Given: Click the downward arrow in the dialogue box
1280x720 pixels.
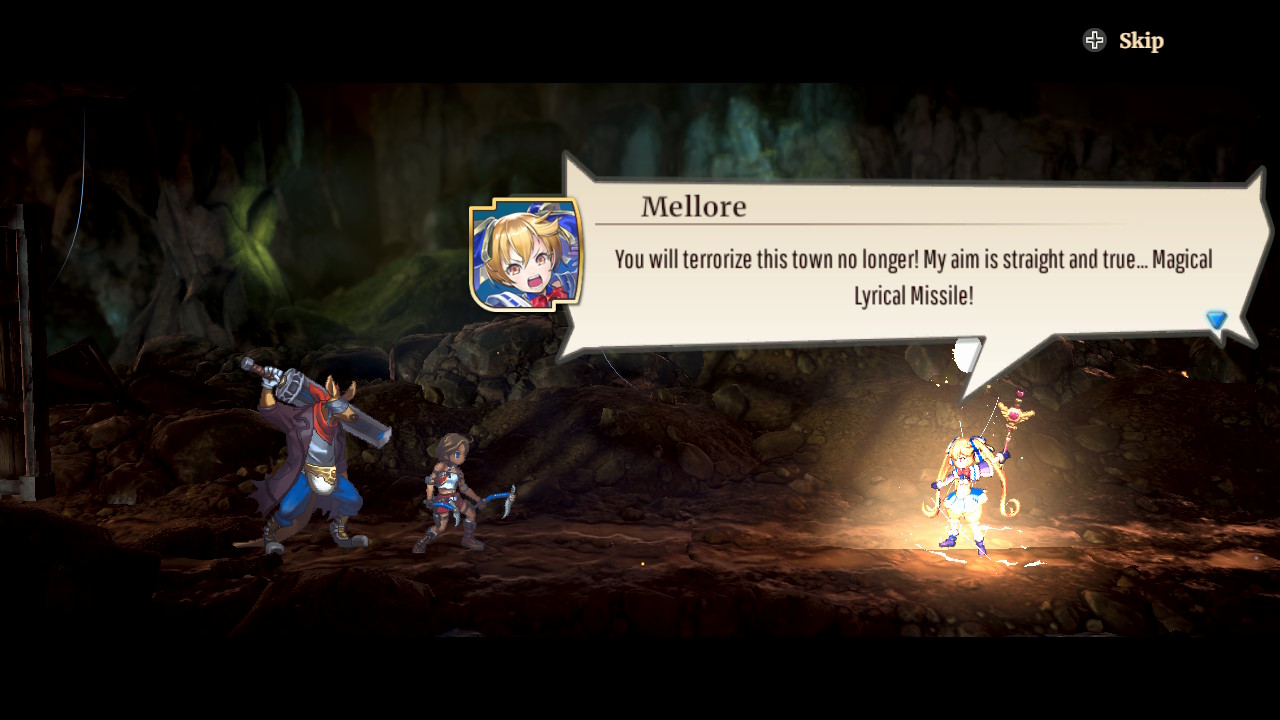Looking at the screenshot, I should [1216, 319].
